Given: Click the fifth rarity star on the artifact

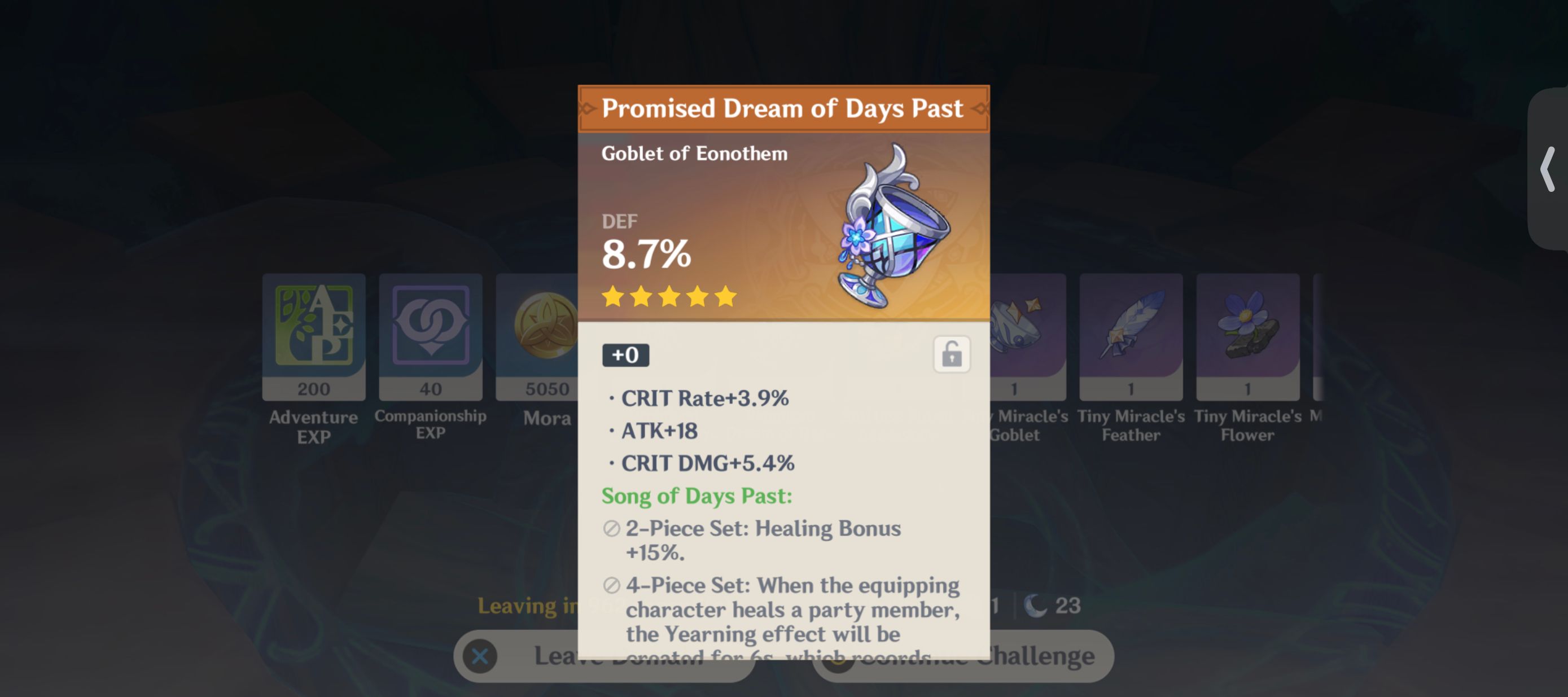Looking at the screenshot, I should coord(724,296).
